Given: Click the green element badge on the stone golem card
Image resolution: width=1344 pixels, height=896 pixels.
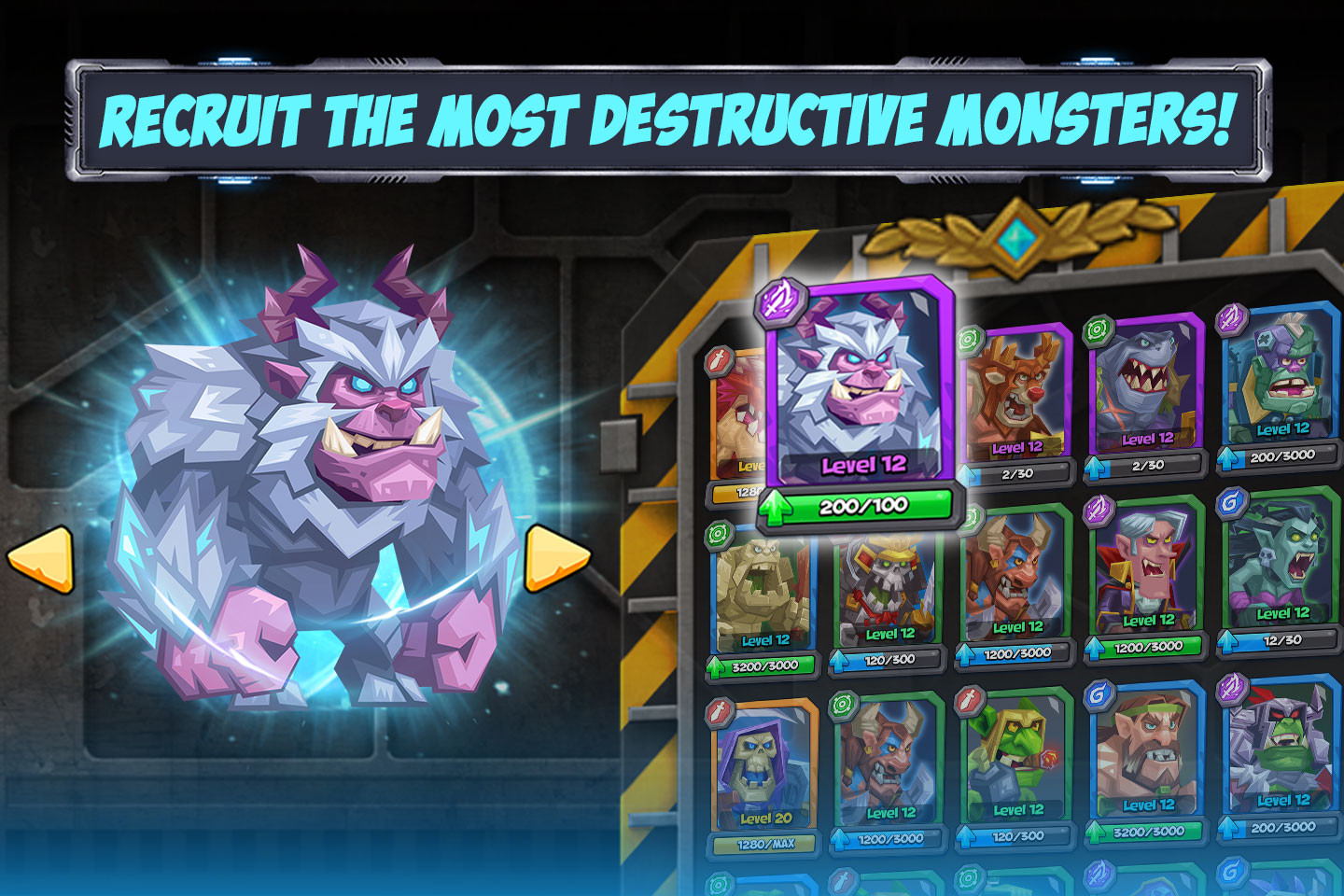Looking at the screenshot, I should (718, 532).
